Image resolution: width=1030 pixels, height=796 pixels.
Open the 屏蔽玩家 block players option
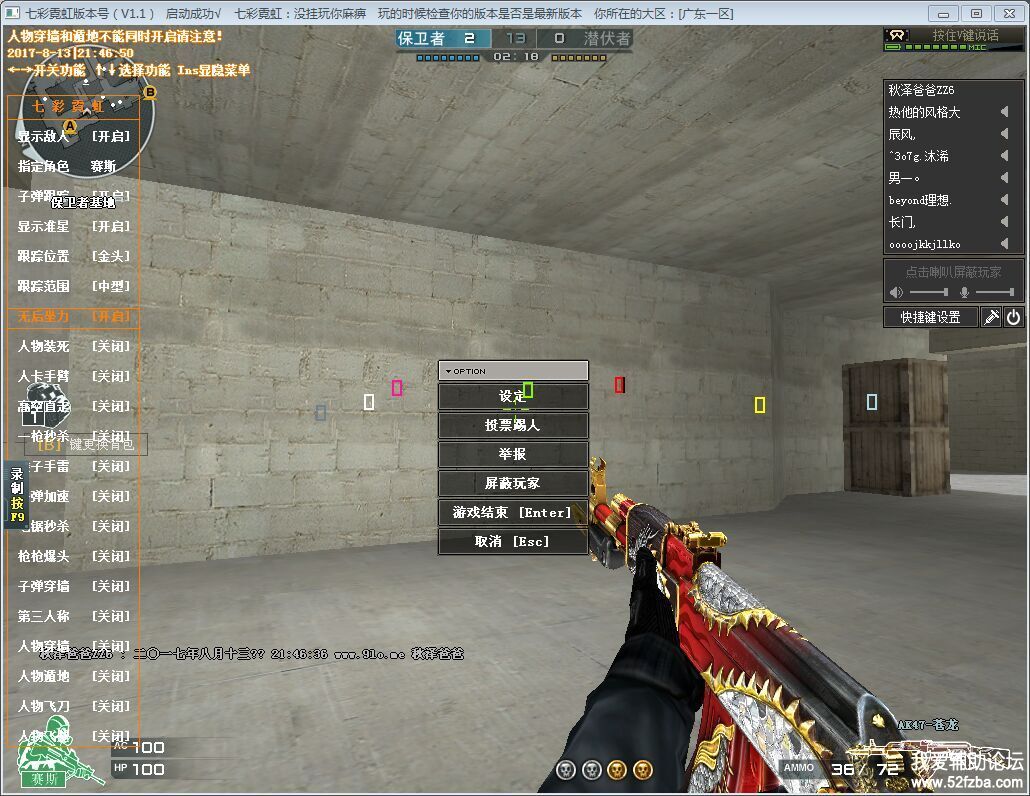513,484
